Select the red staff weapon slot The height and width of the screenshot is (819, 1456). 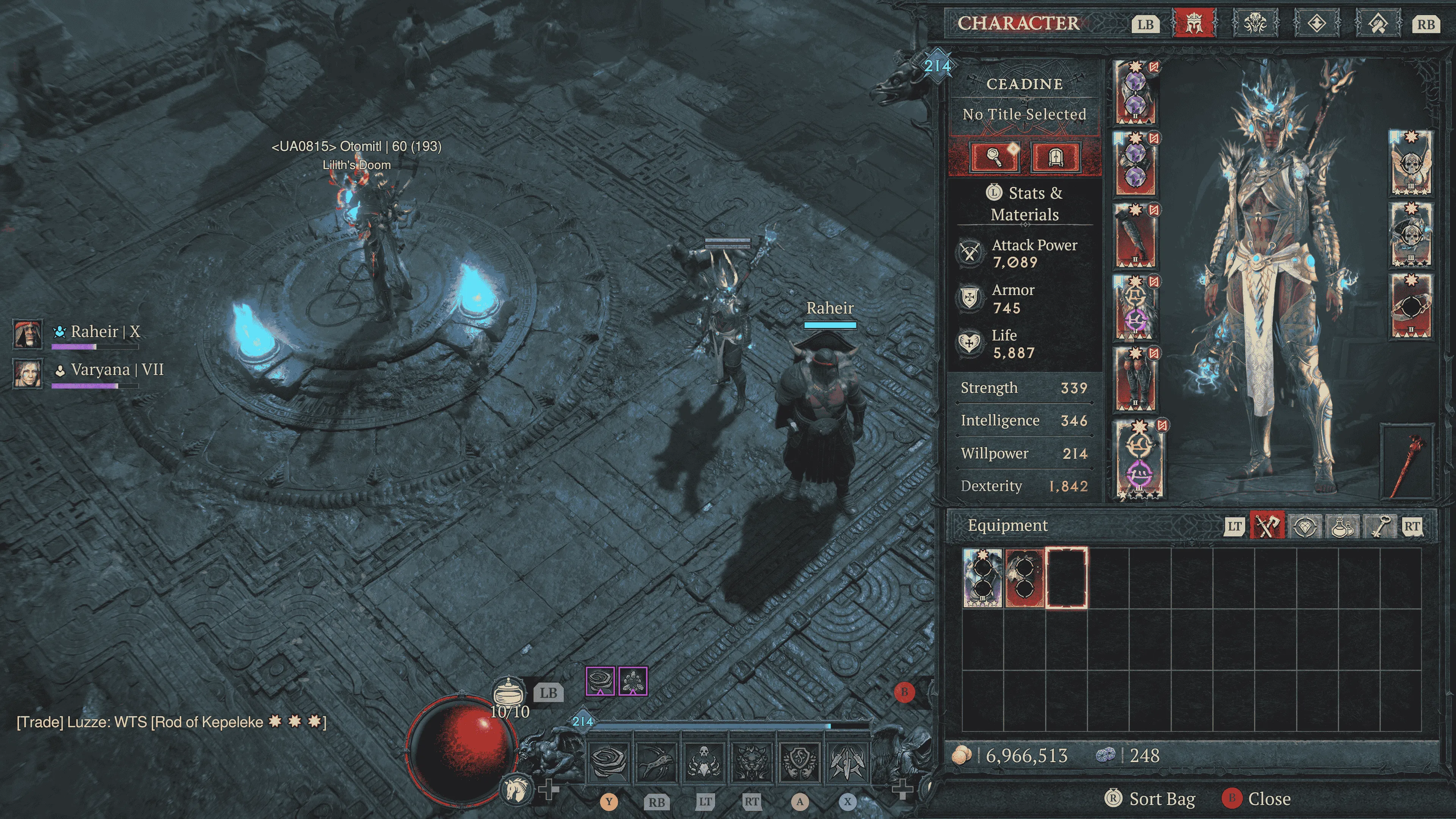1407,462
